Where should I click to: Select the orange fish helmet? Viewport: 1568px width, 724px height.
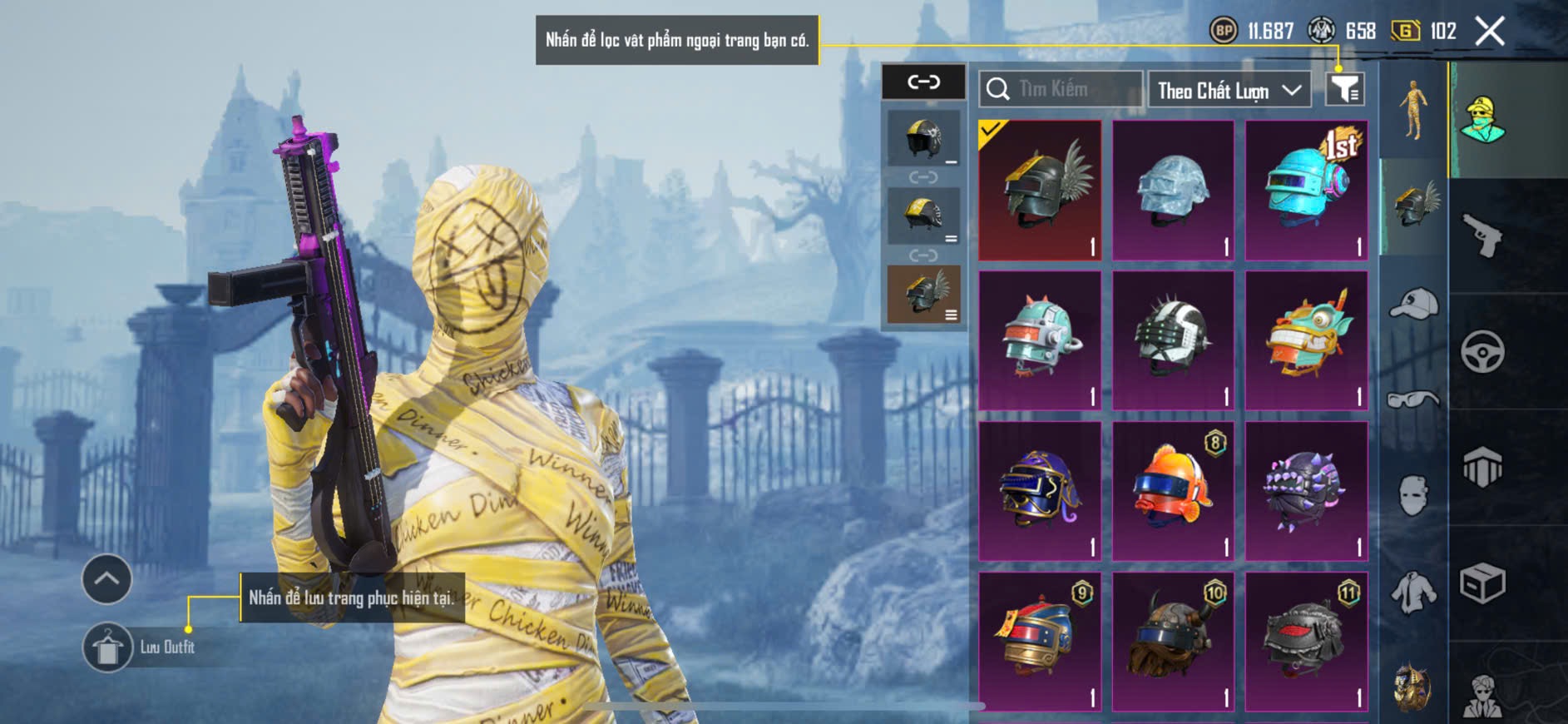pos(1173,491)
